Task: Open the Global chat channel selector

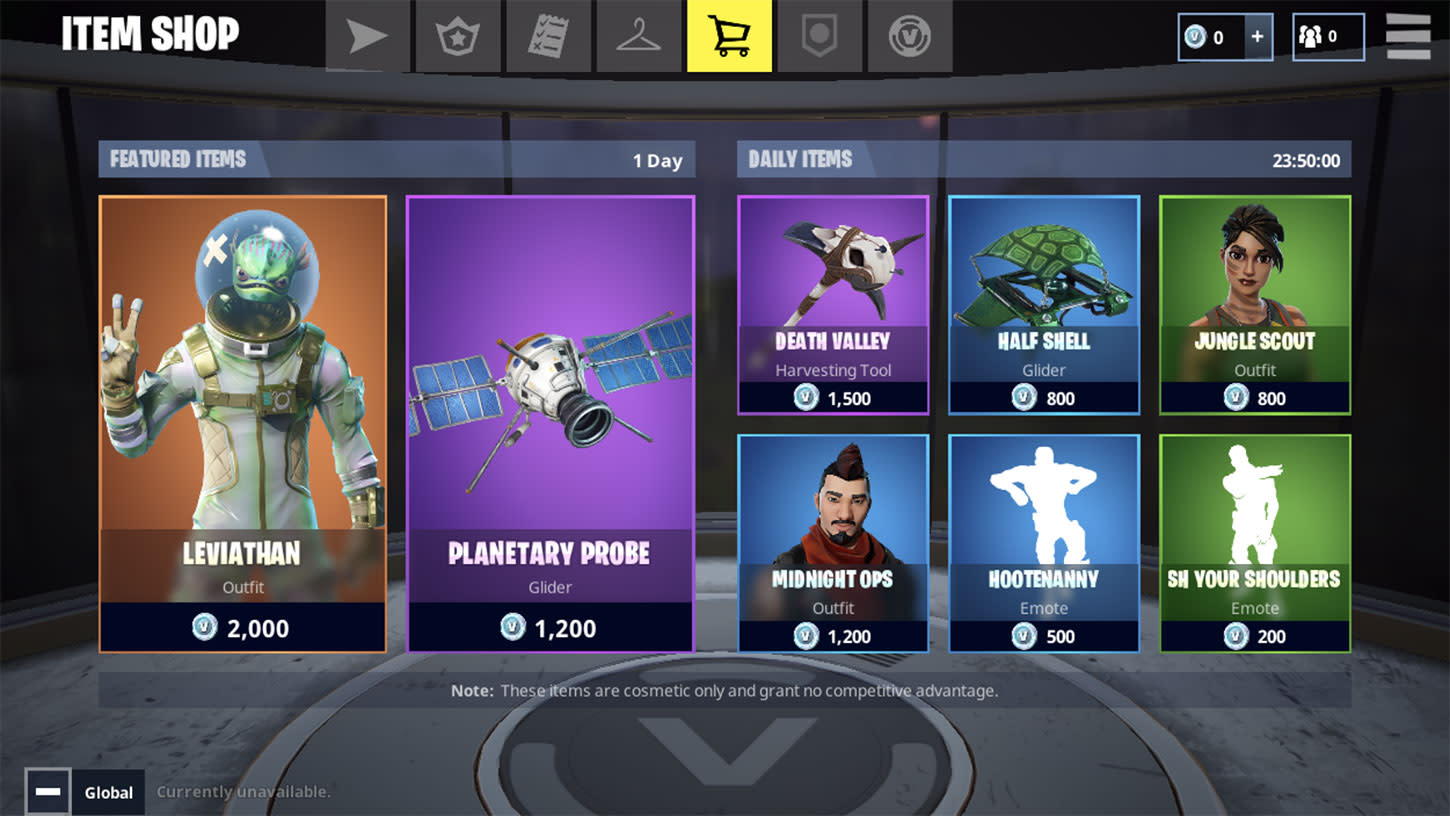Action: (108, 792)
